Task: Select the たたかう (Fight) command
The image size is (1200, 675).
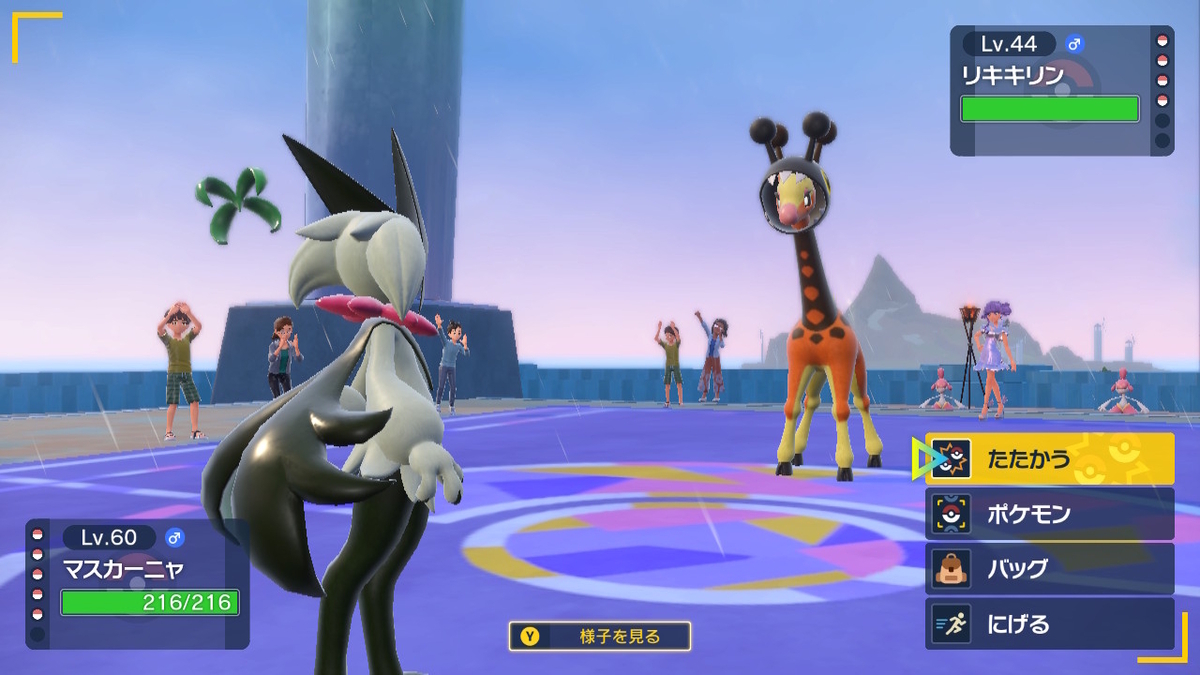Action: pyautogui.click(x=1049, y=460)
